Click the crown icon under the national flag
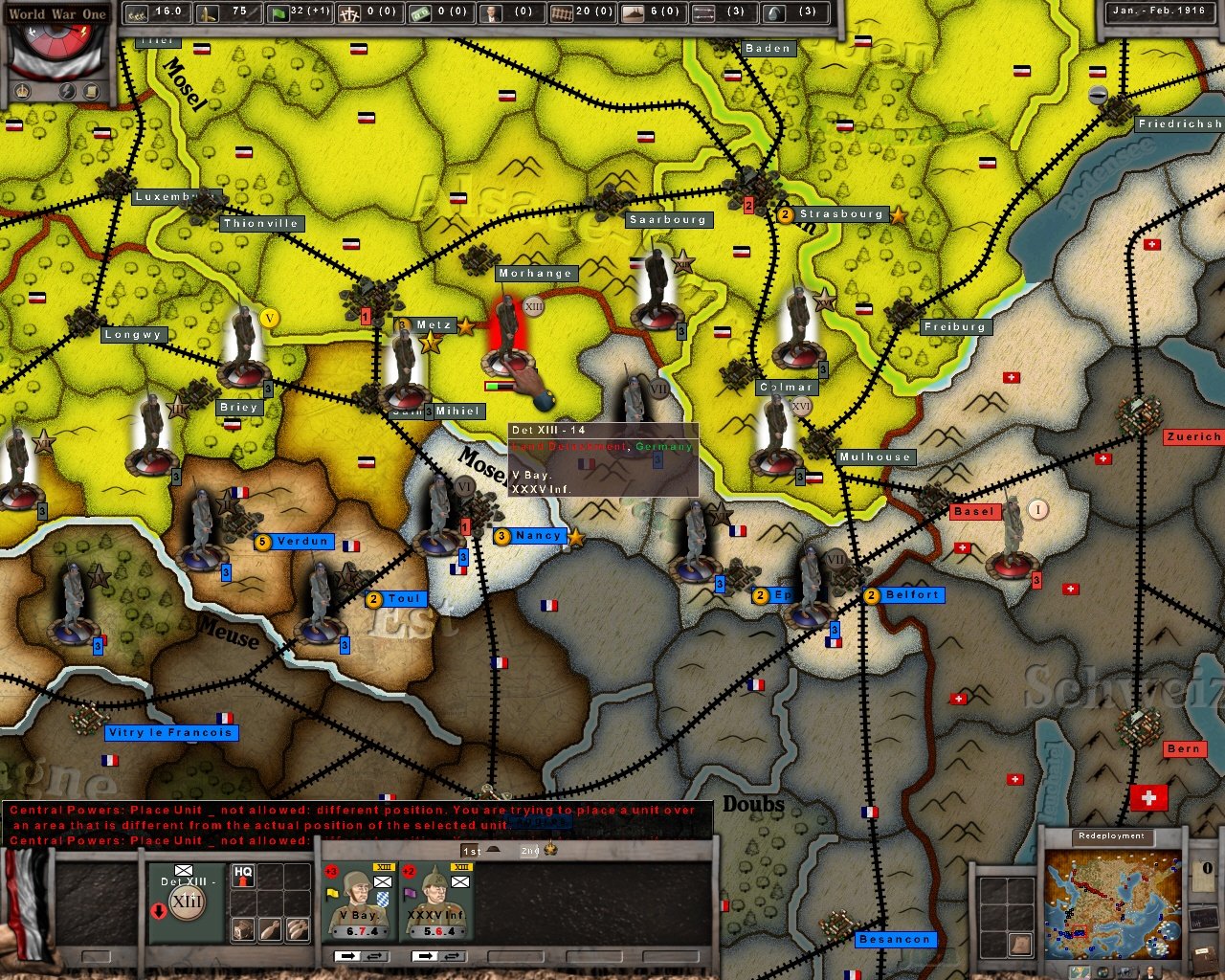The image size is (1225, 980). point(21,91)
